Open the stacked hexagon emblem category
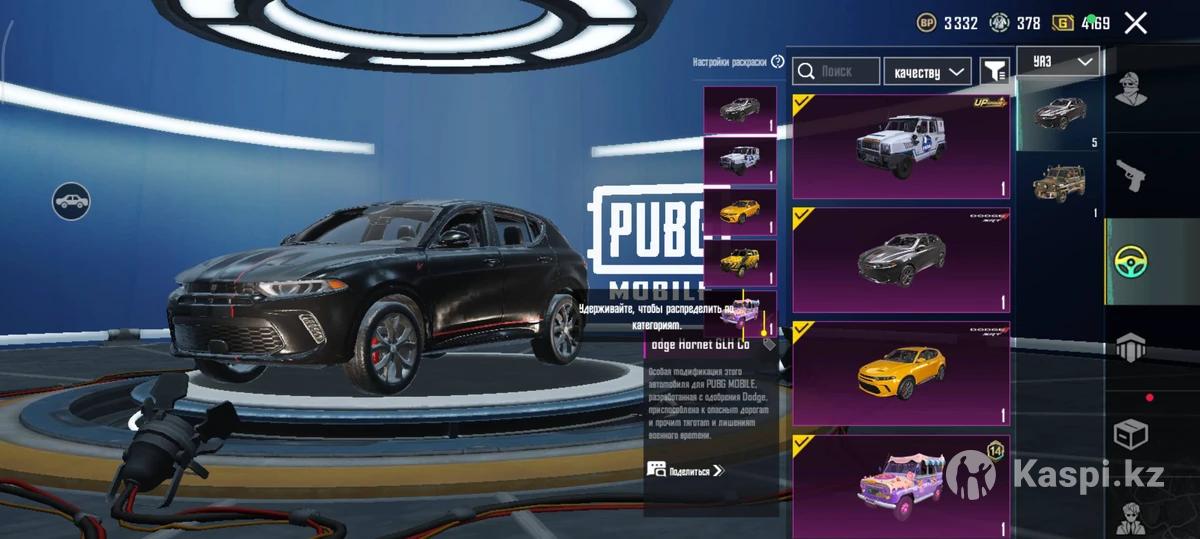Viewport: 1200px width, 539px height. pos(1132,348)
